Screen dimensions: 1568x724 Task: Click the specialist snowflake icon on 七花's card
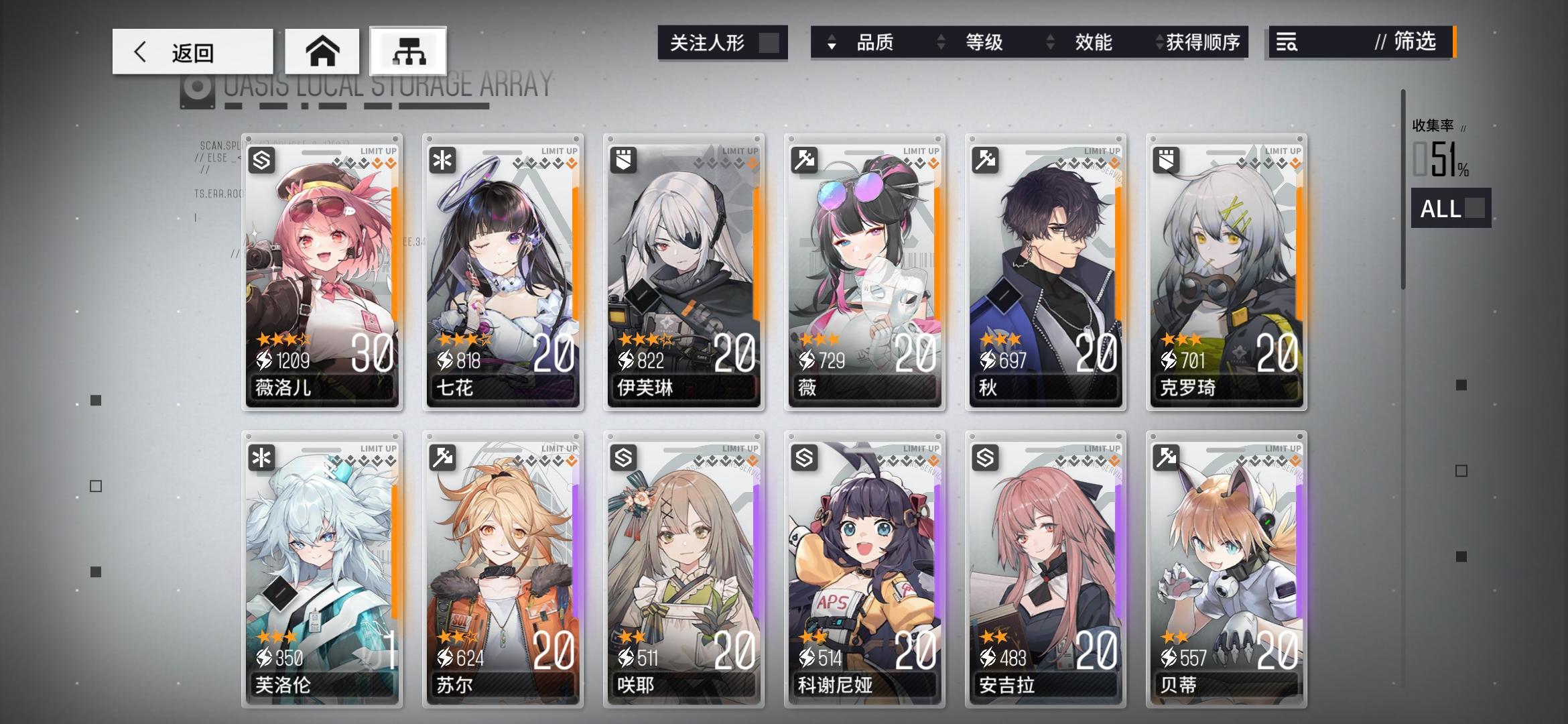pyautogui.click(x=443, y=160)
